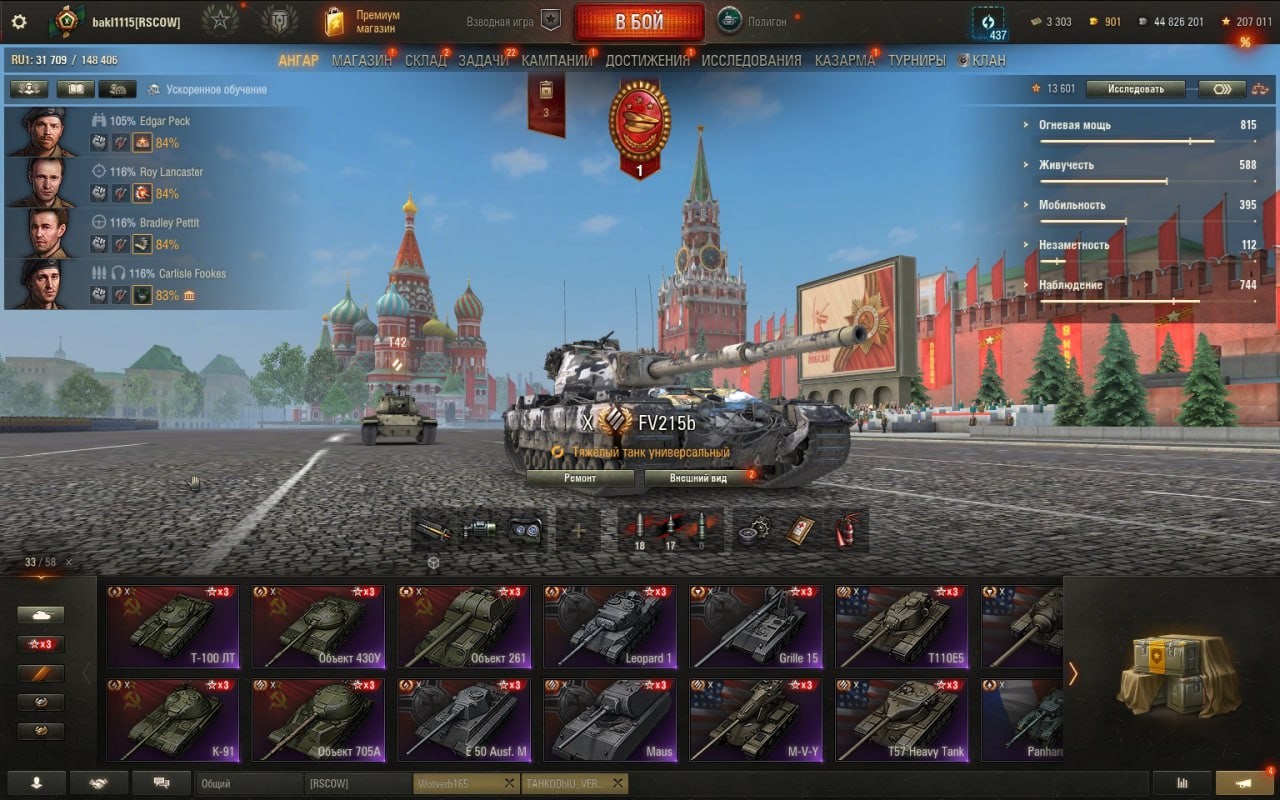
Task: Repair the tank with Ремонт button
Action: [580, 478]
